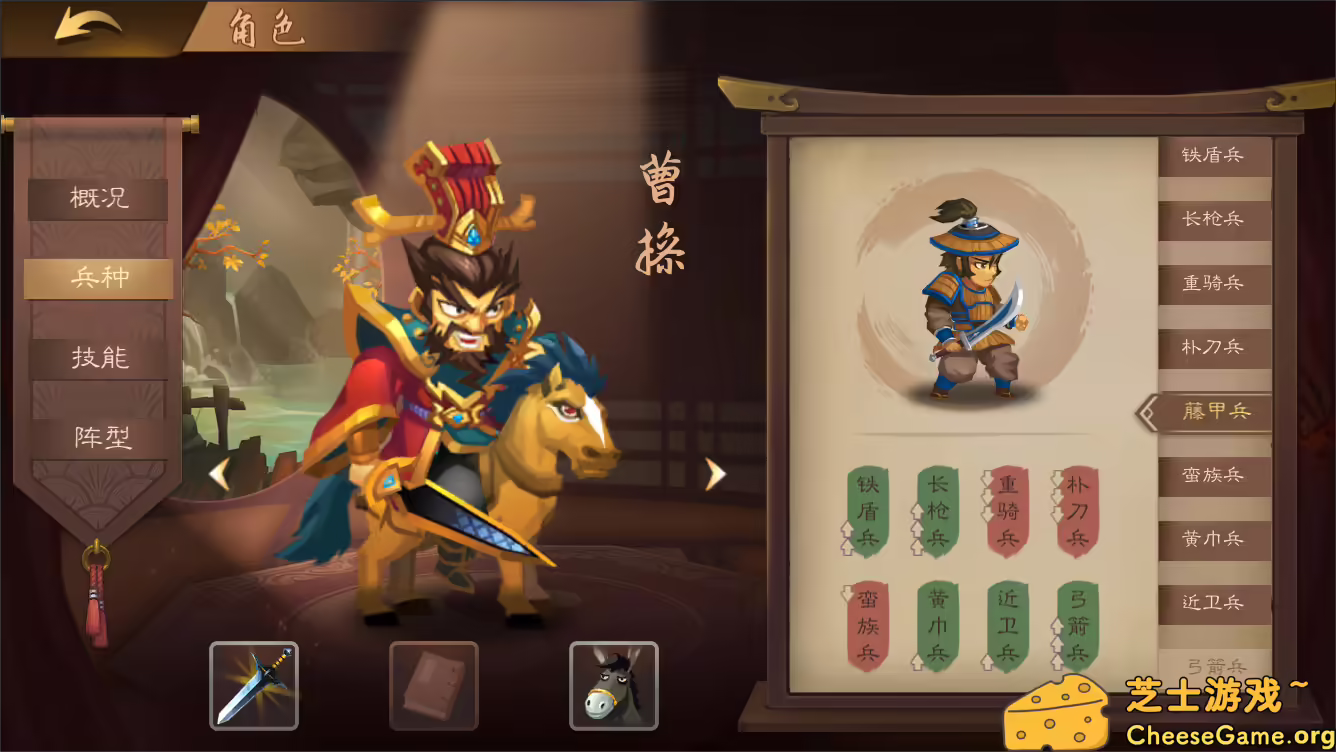The height and width of the screenshot is (752, 1336).
Task: Select the donkey mount icon
Action: tap(614, 686)
